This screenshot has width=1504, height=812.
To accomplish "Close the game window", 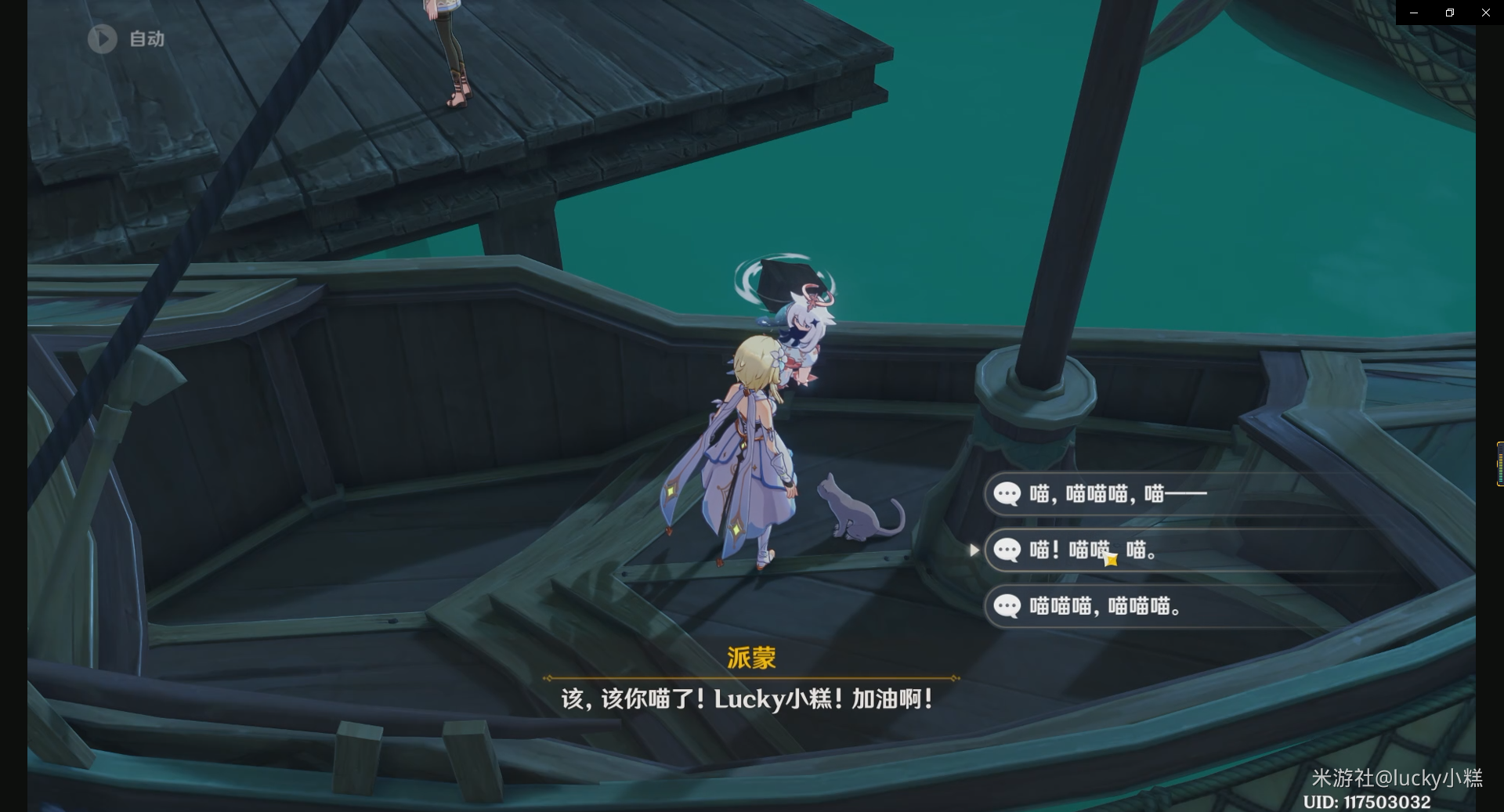I will pyautogui.click(x=1486, y=13).
